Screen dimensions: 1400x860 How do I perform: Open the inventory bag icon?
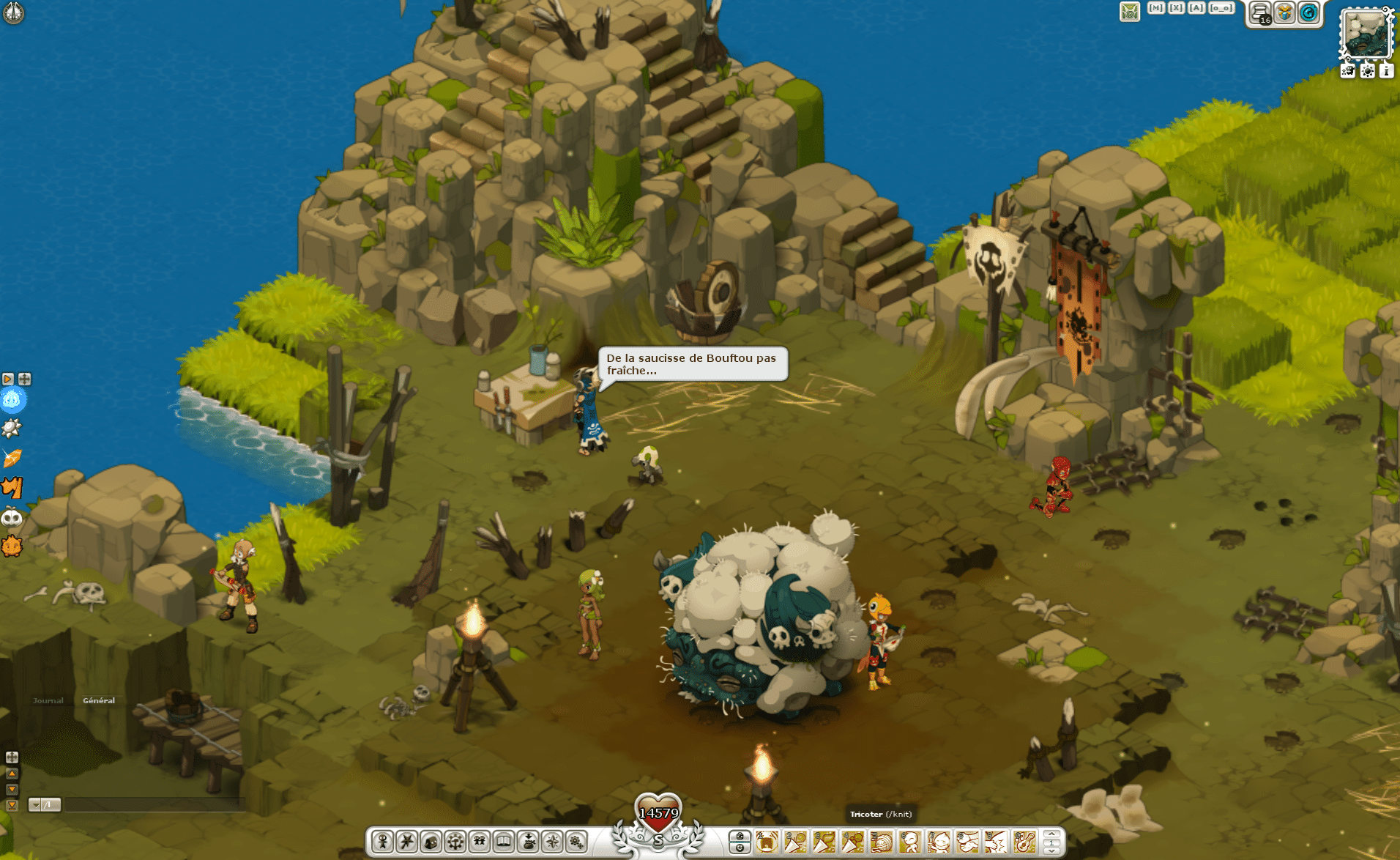(x=431, y=842)
